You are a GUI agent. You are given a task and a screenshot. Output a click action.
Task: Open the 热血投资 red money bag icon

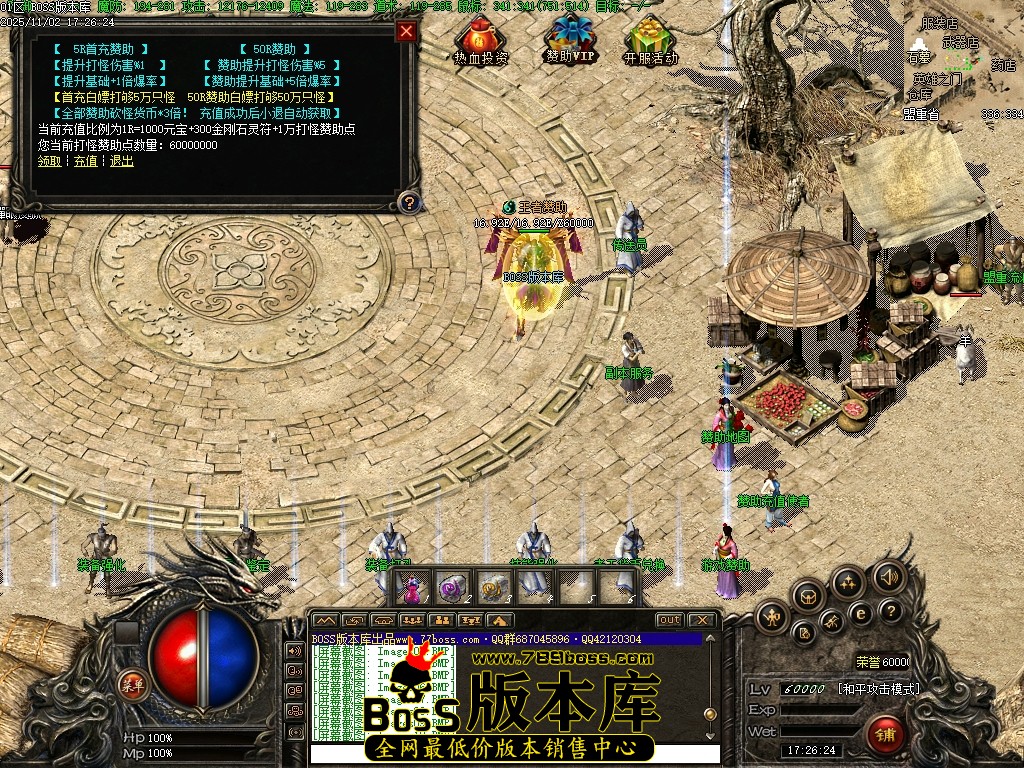click(480, 36)
